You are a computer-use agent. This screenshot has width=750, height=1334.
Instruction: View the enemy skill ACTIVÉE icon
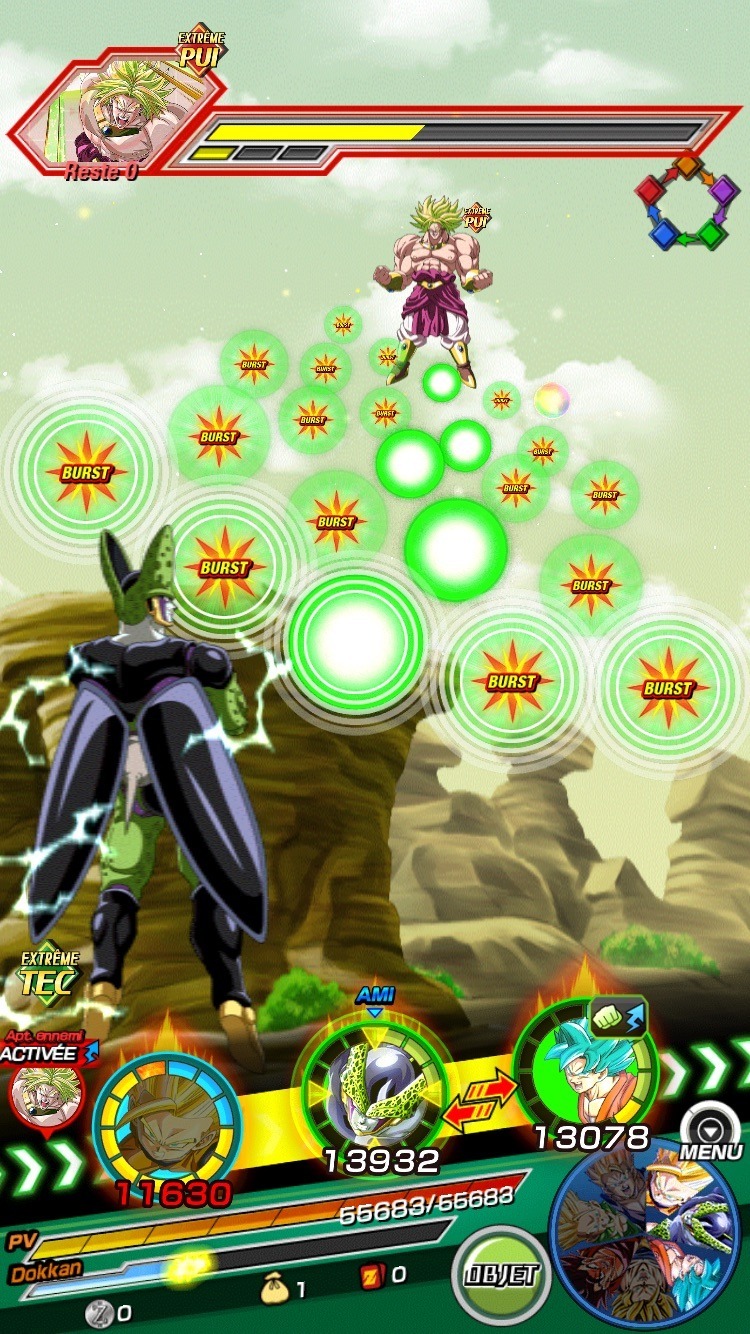tap(38, 1085)
